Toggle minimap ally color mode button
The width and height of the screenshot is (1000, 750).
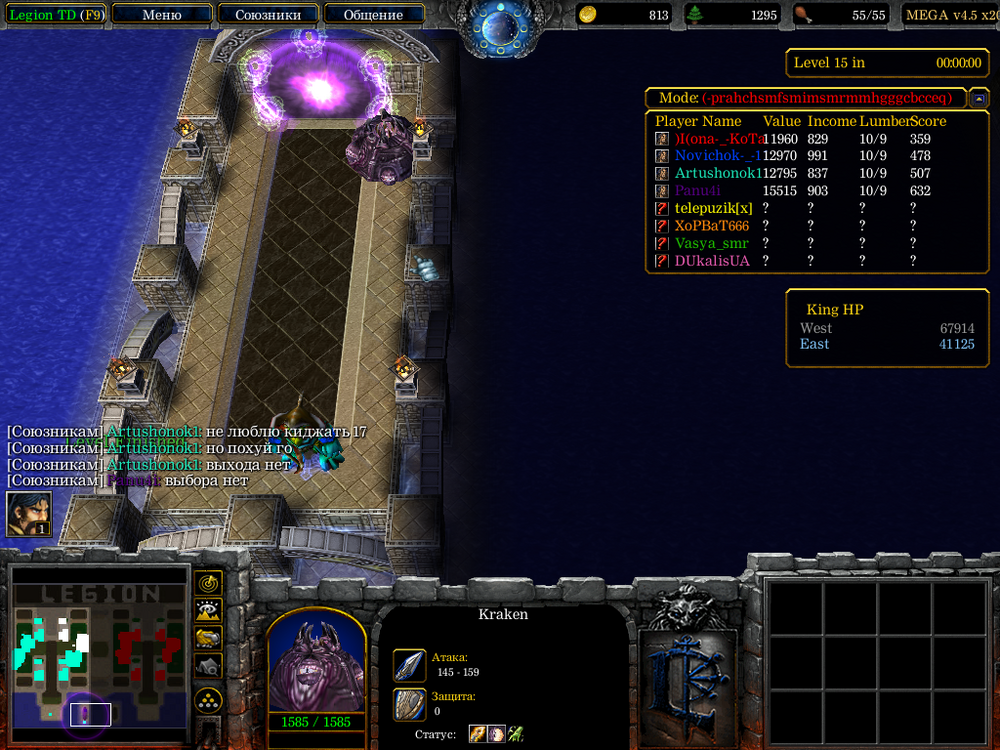[208, 637]
